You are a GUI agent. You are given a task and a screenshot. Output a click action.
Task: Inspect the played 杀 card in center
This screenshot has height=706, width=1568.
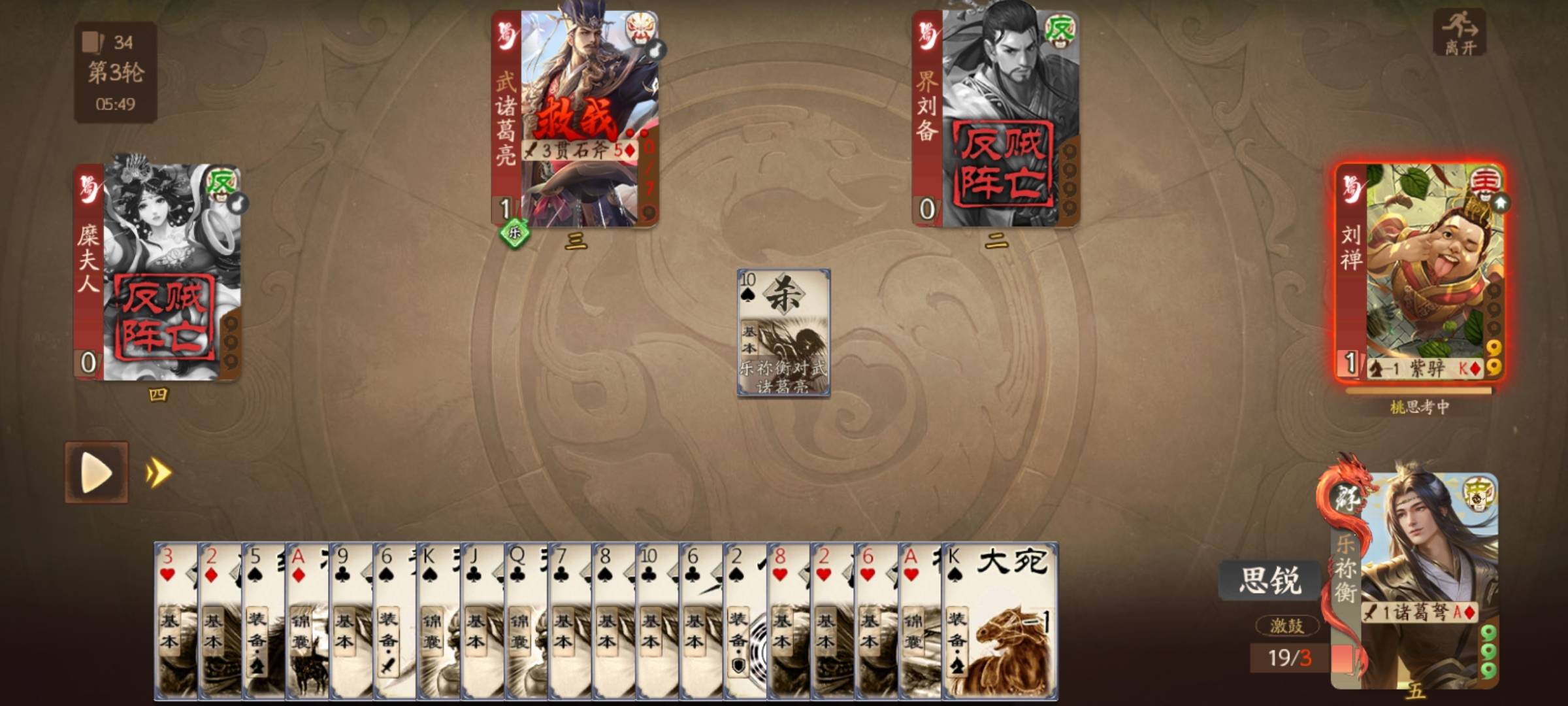(x=783, y=332)
